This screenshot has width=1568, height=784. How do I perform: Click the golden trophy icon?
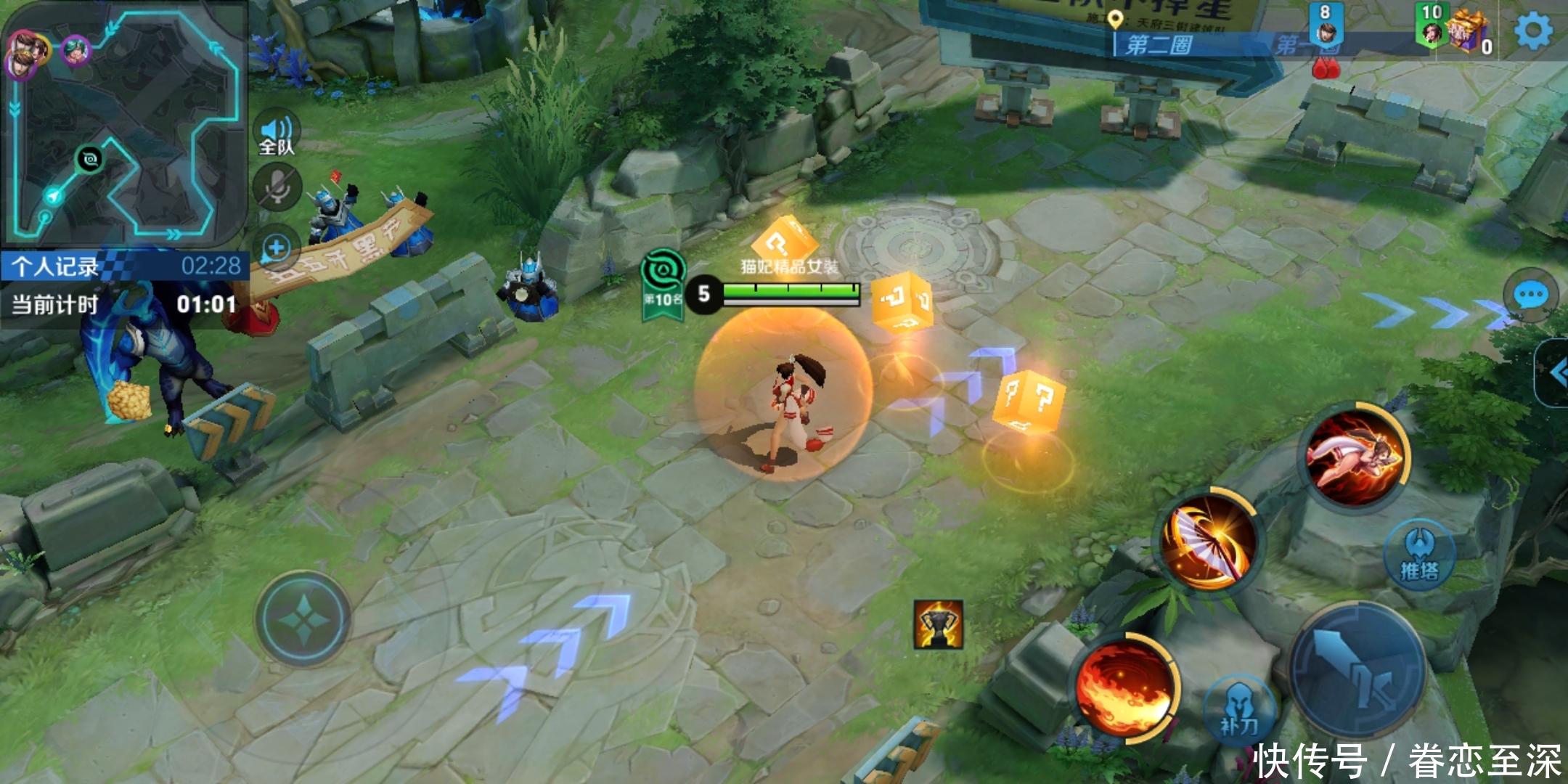click(938, 624)
